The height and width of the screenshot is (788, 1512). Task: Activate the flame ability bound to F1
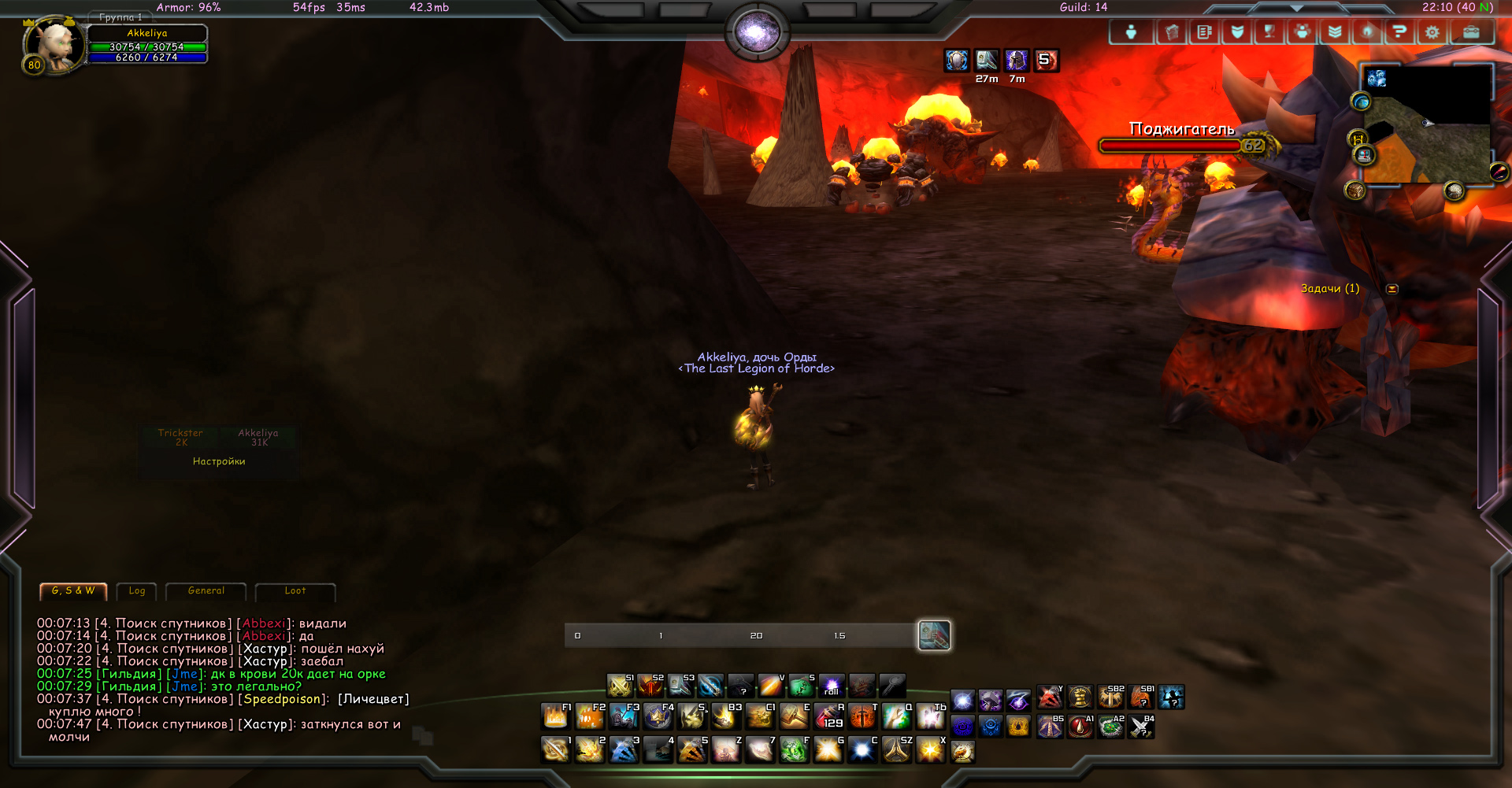556,716
